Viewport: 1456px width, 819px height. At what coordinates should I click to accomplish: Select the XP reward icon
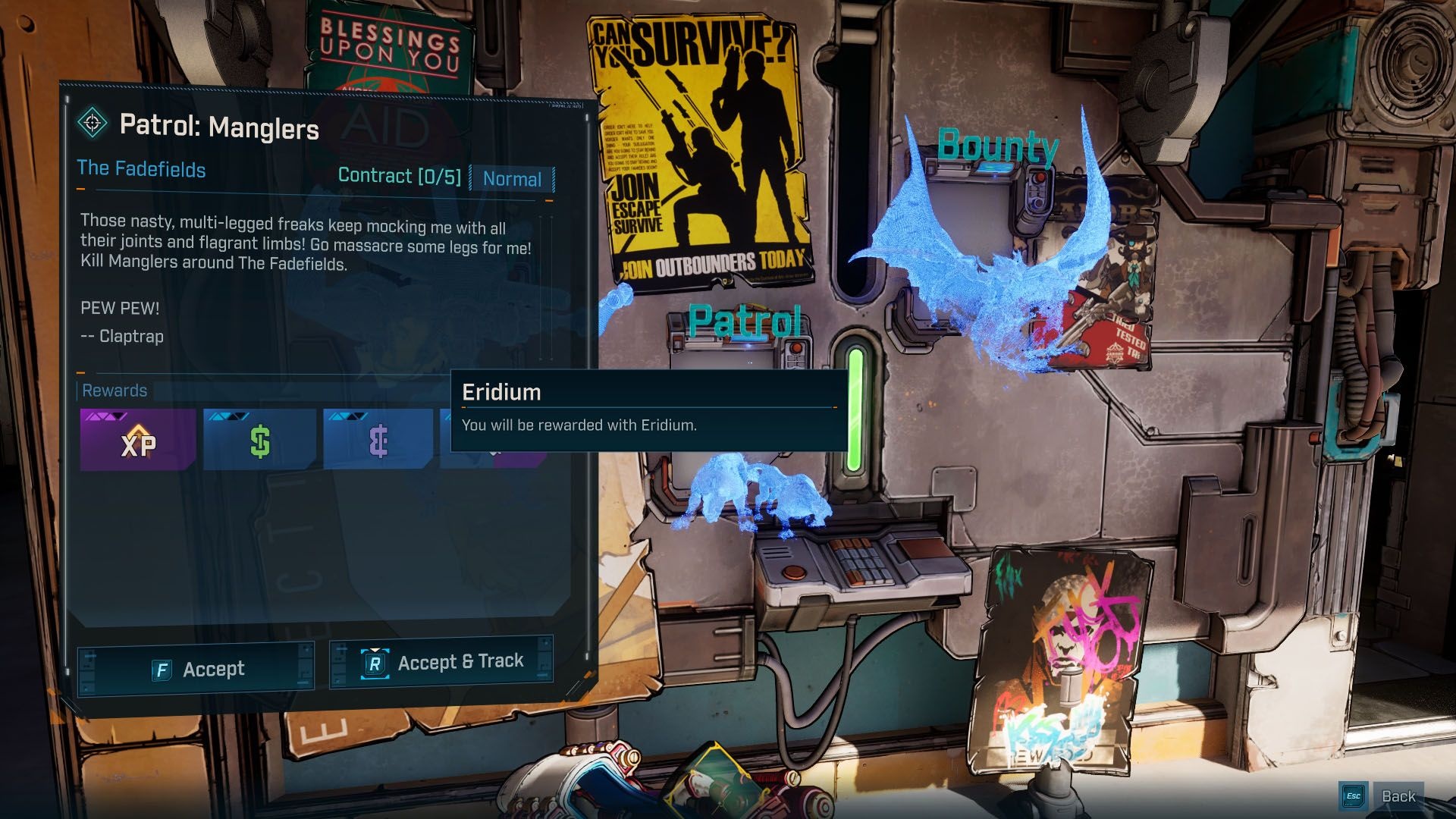pos(138,441)
